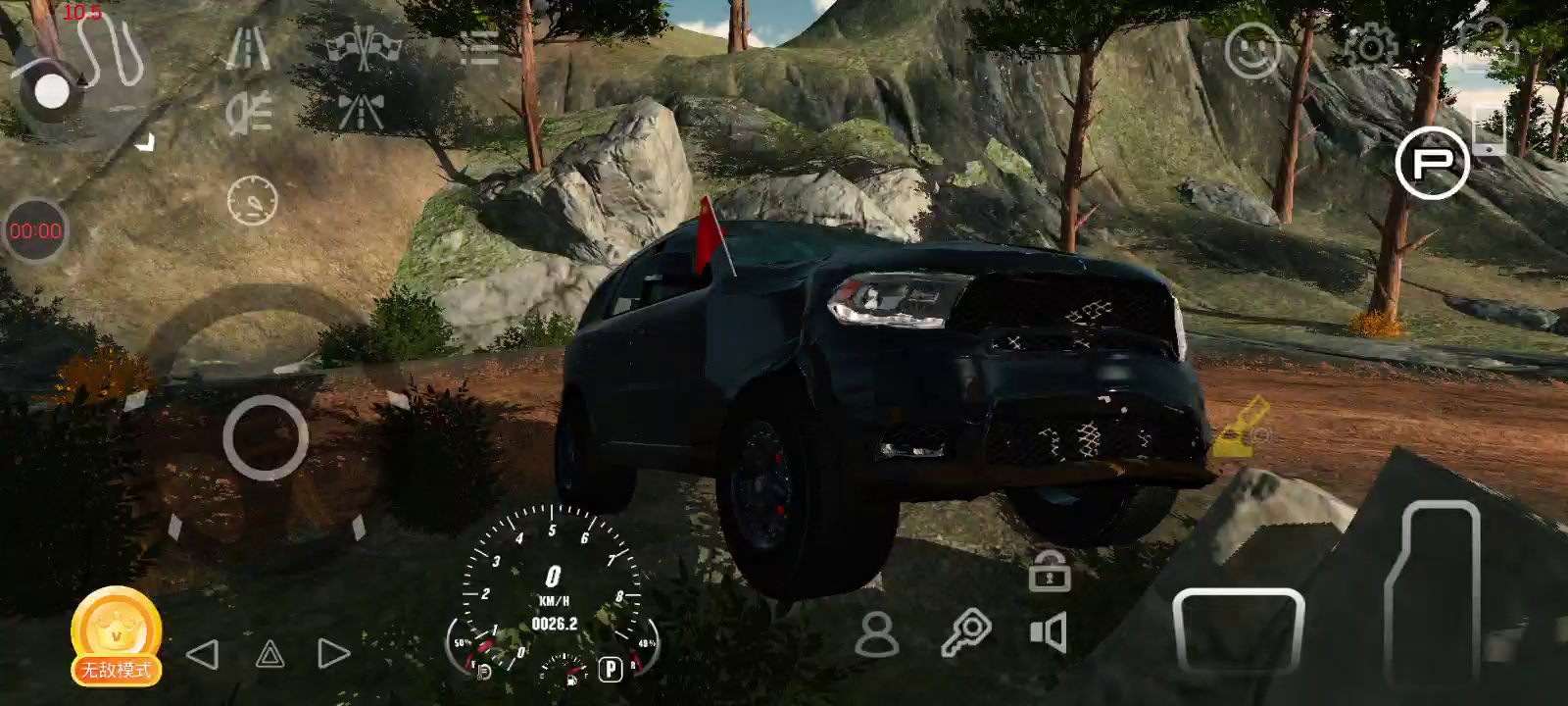
Task: Turn on the right turn signal
Action: (333, 654)
